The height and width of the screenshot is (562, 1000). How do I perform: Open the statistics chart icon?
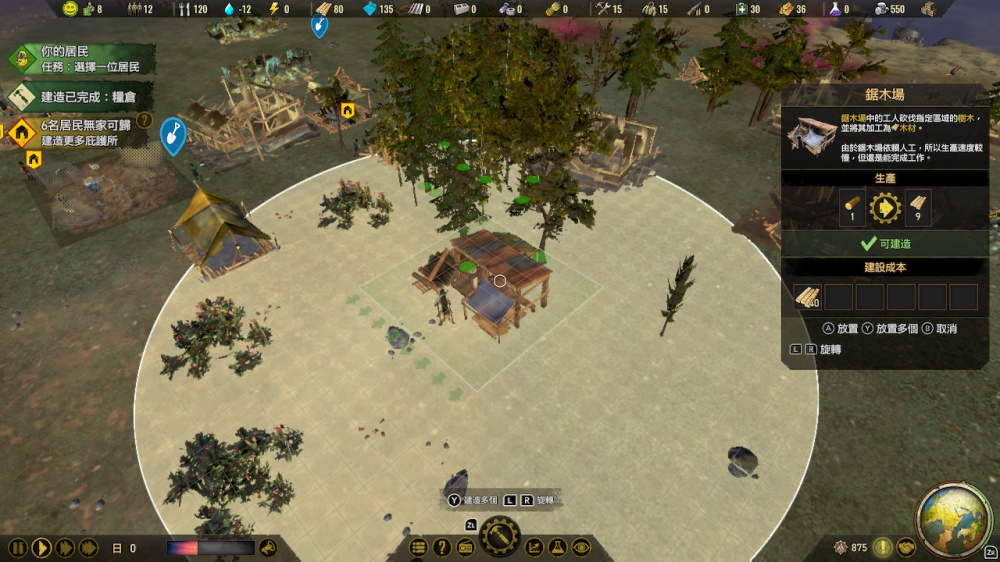click(x=534, y=547)
